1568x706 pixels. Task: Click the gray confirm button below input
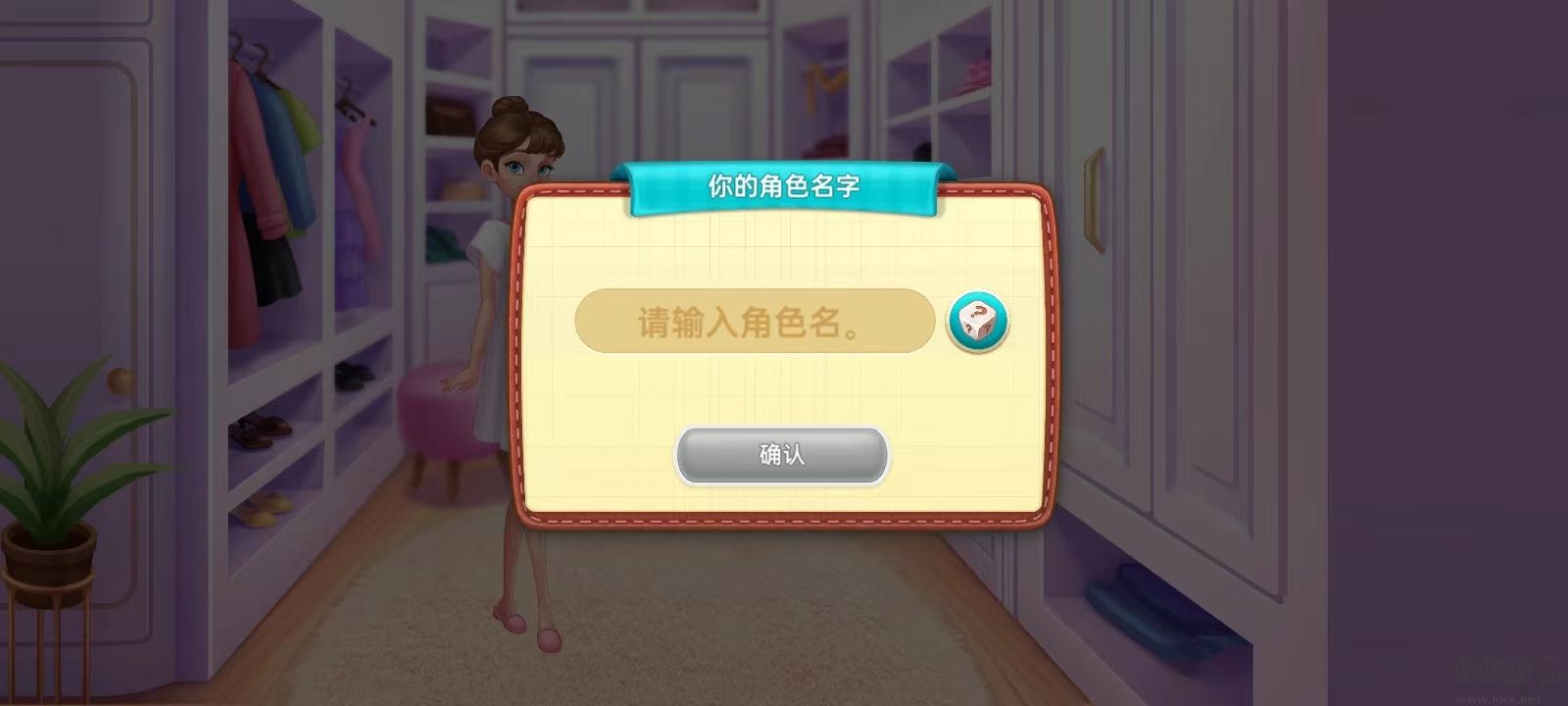tap(781, 455)
